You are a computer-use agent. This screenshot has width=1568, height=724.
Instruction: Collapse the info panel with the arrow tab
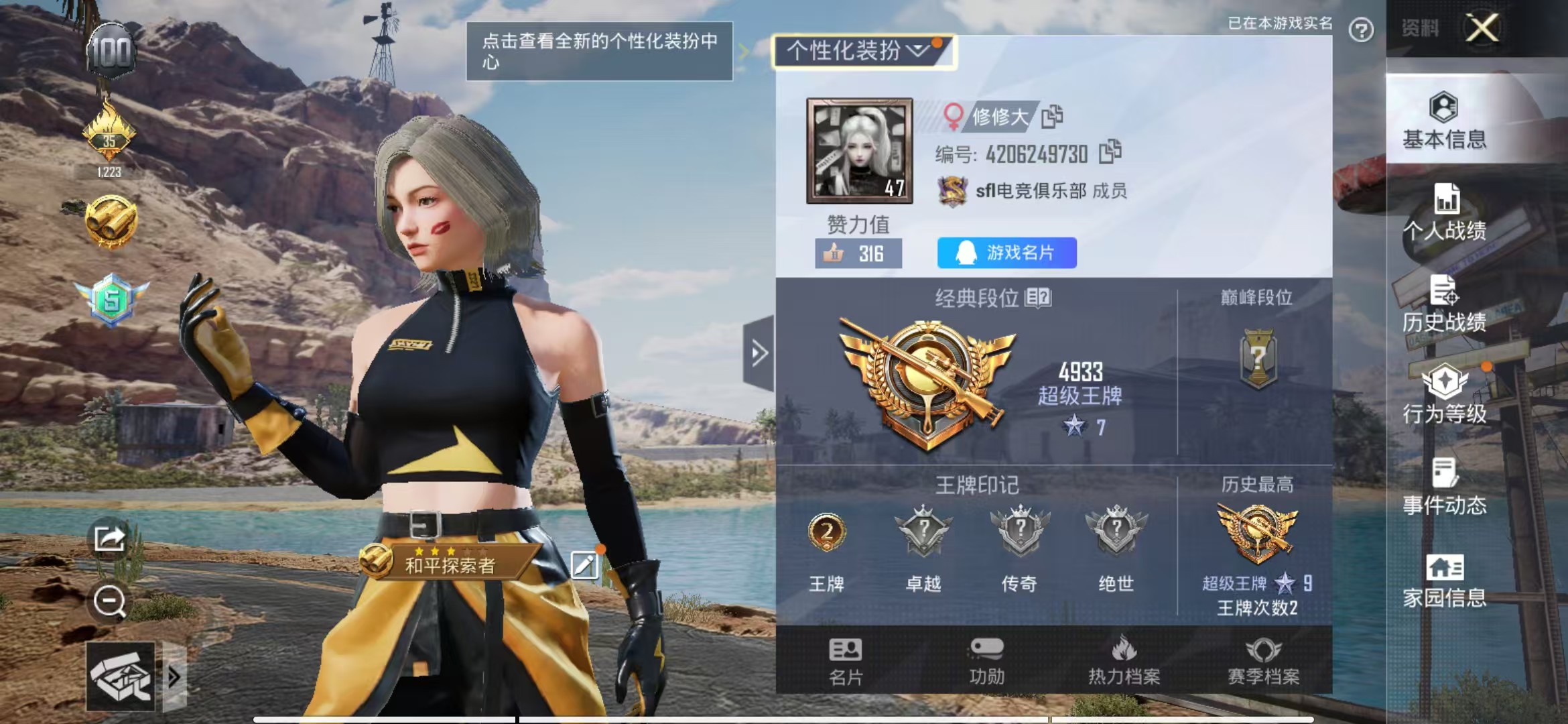[759, 353]
